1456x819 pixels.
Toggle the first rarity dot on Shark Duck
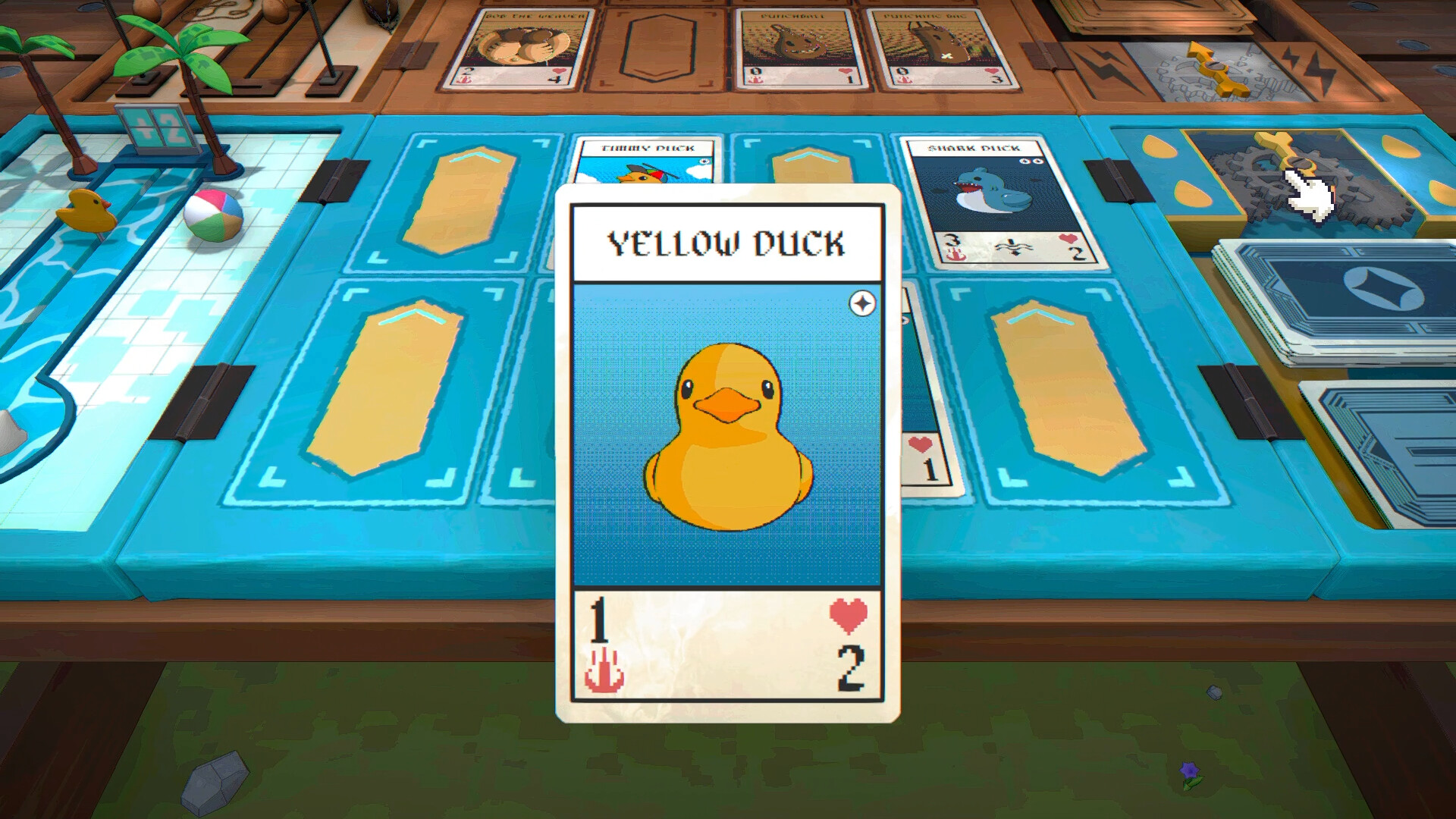click(1024, 160)
